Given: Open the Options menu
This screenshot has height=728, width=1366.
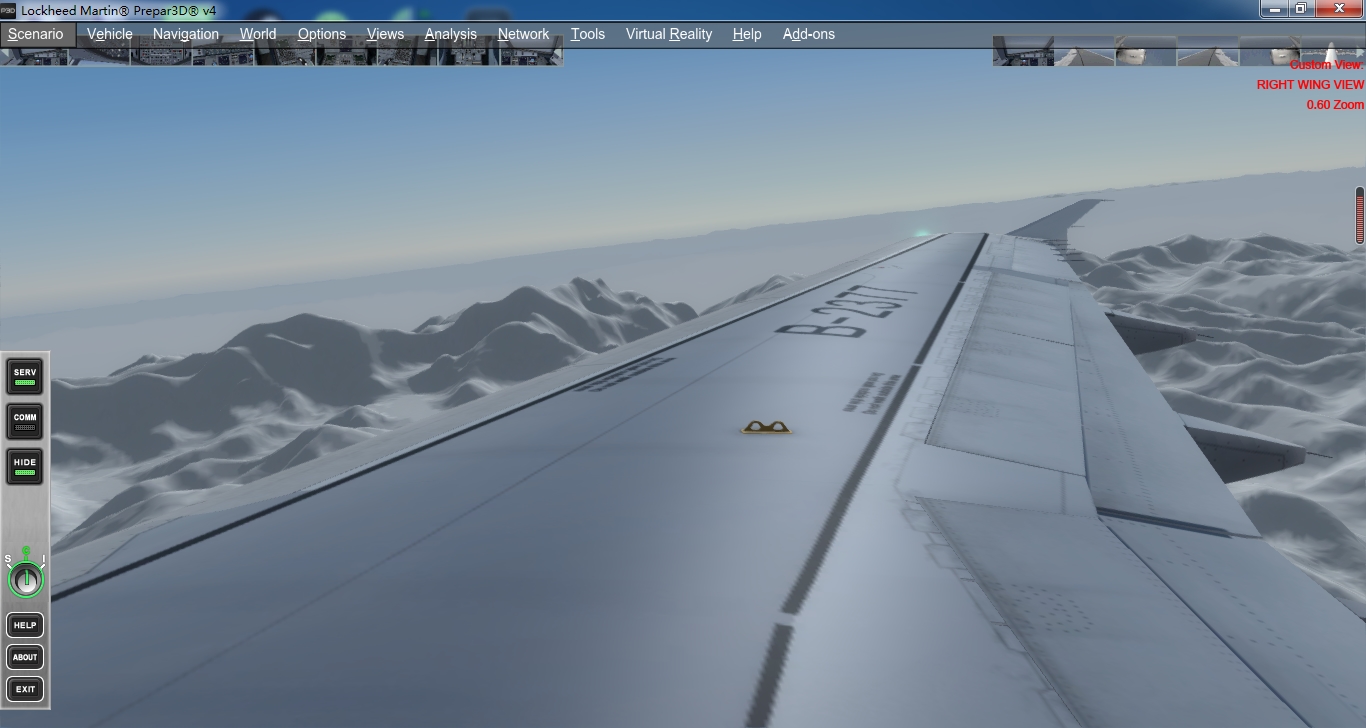Looking at the screenshot, I should pyautogui.click(x=322, y=34).
